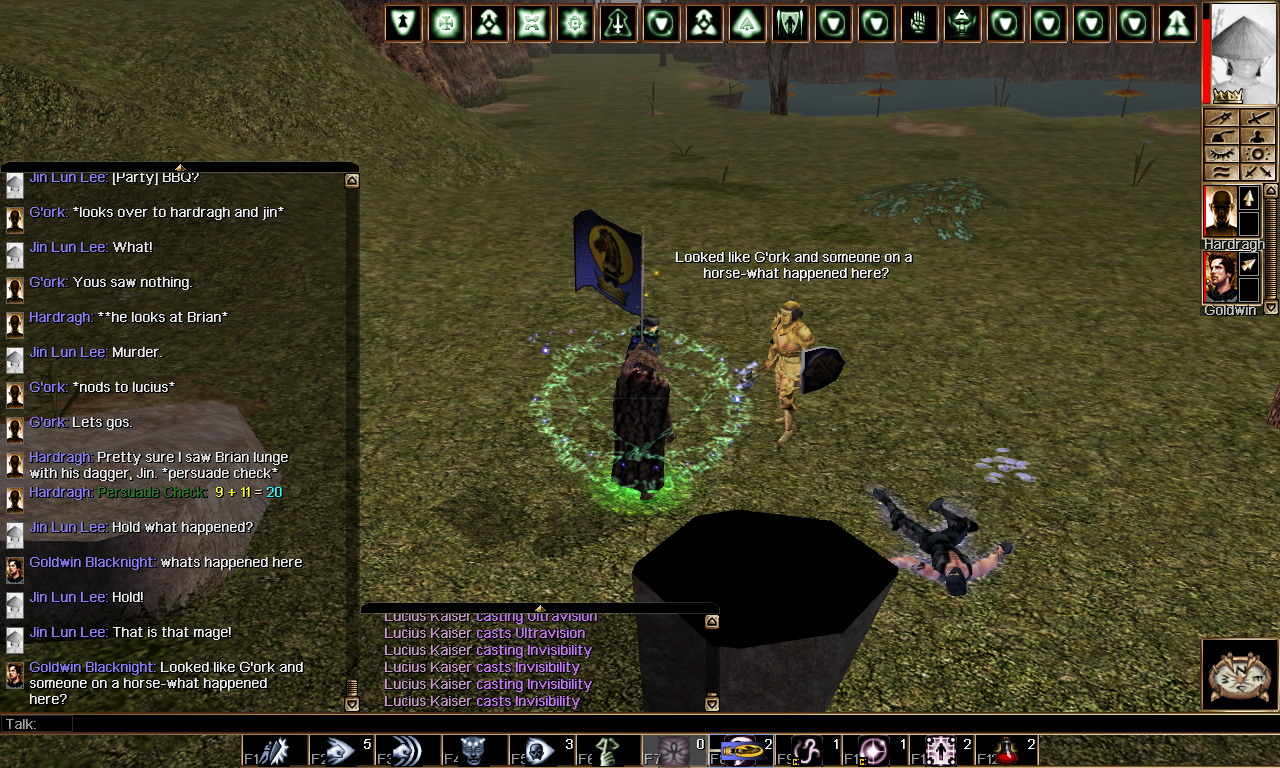Click the closed eye icon in the side panel
This screenshot has width=1280, height=768.
[1221, 154]
